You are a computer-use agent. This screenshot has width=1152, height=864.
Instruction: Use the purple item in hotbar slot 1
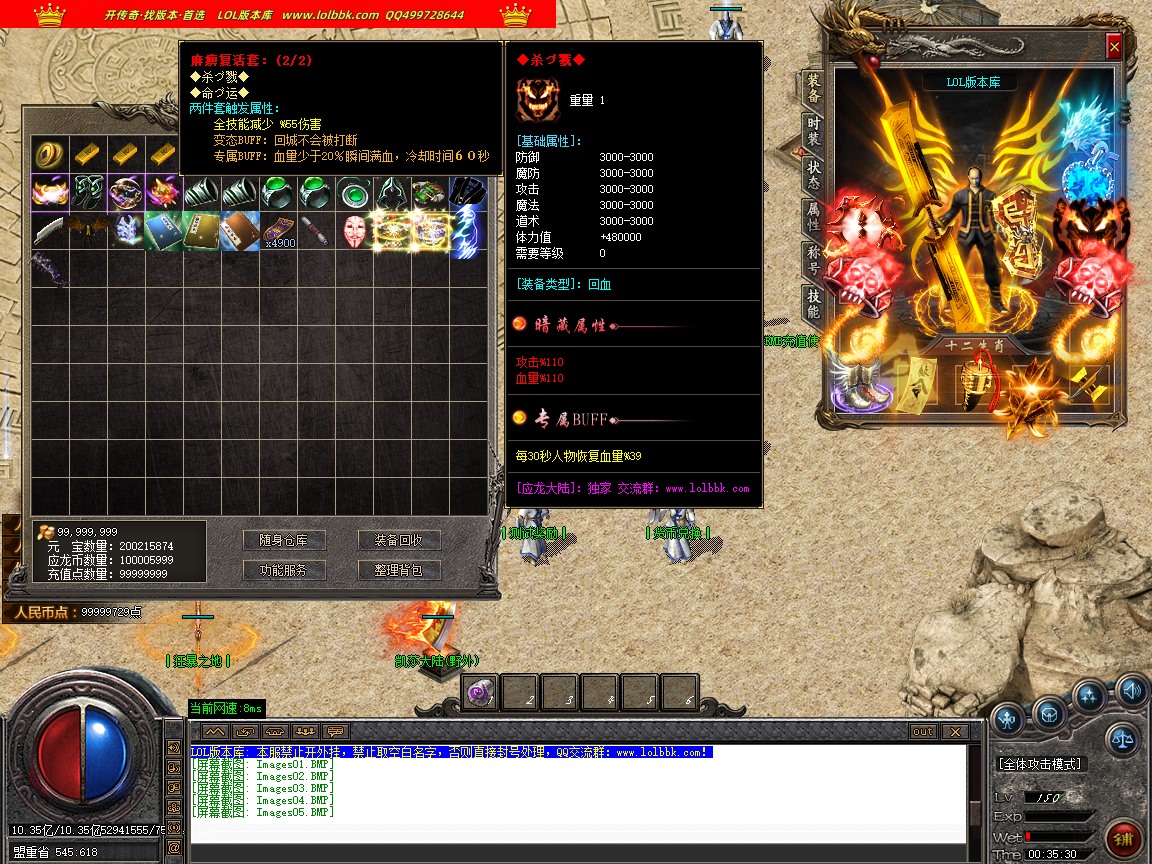coord(480,692)
